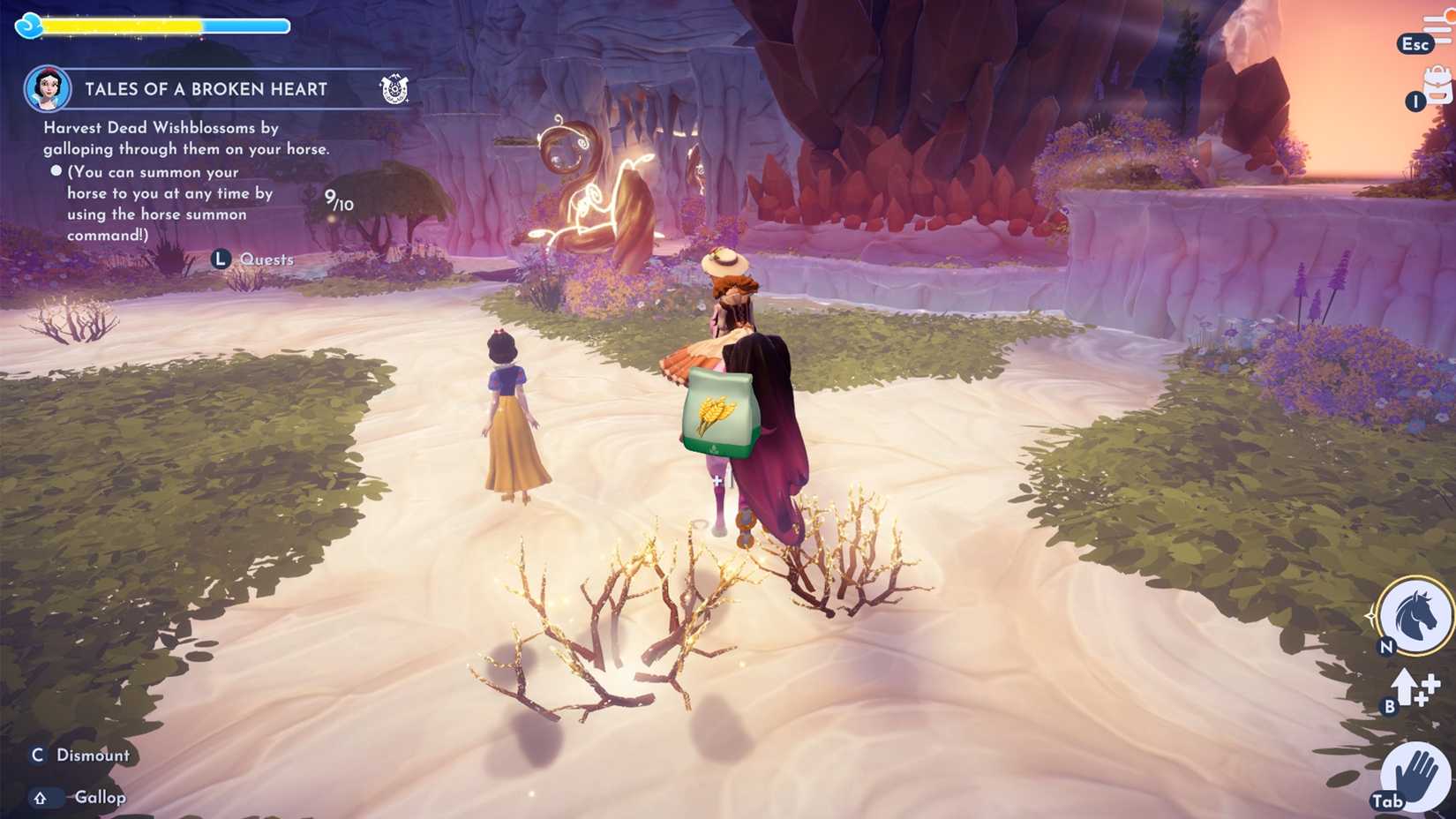
Task: Click the yellow experience progress bar
Action: (x=124, y=26)
